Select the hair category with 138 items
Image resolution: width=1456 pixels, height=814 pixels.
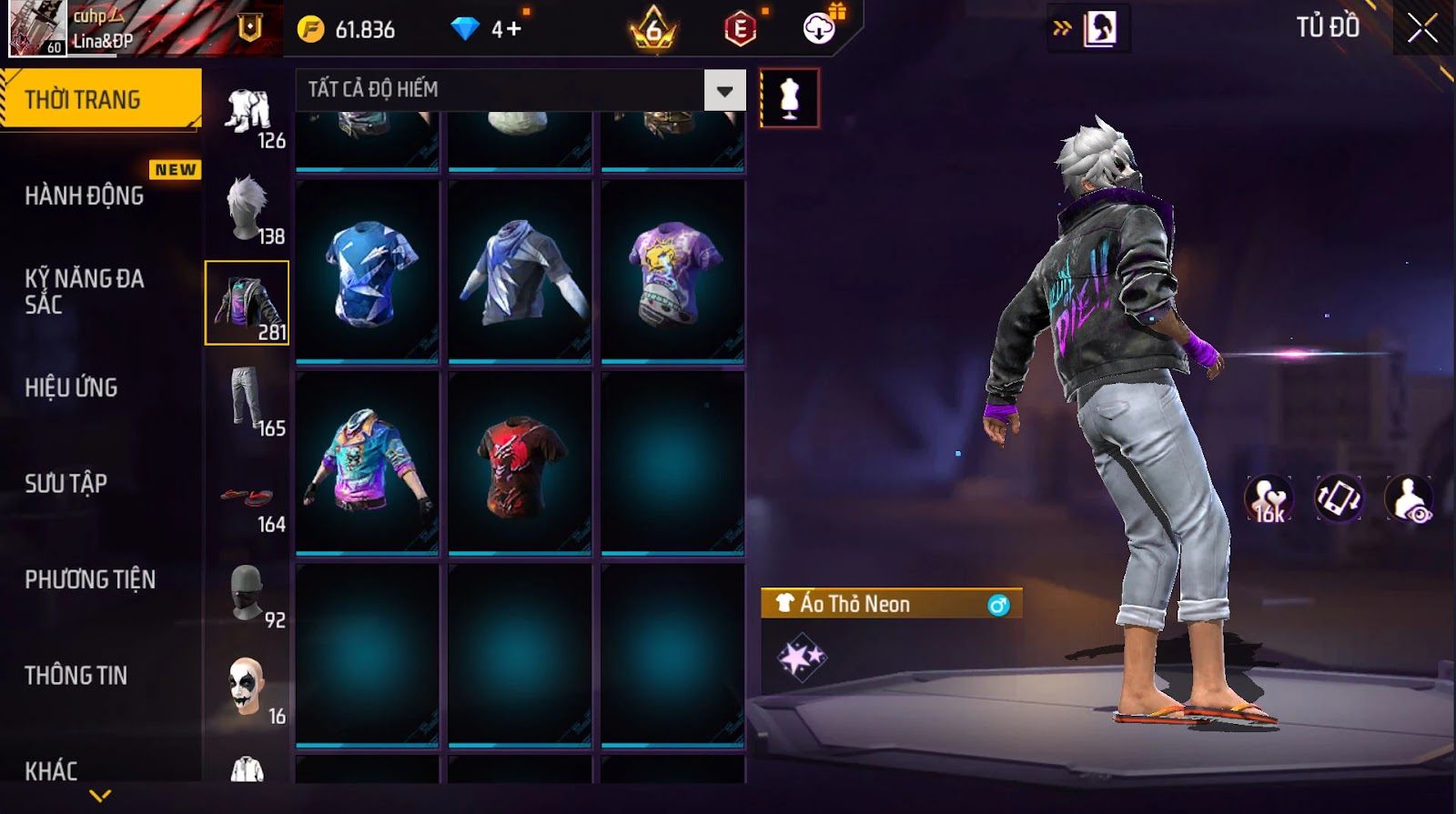click(248, 208)
